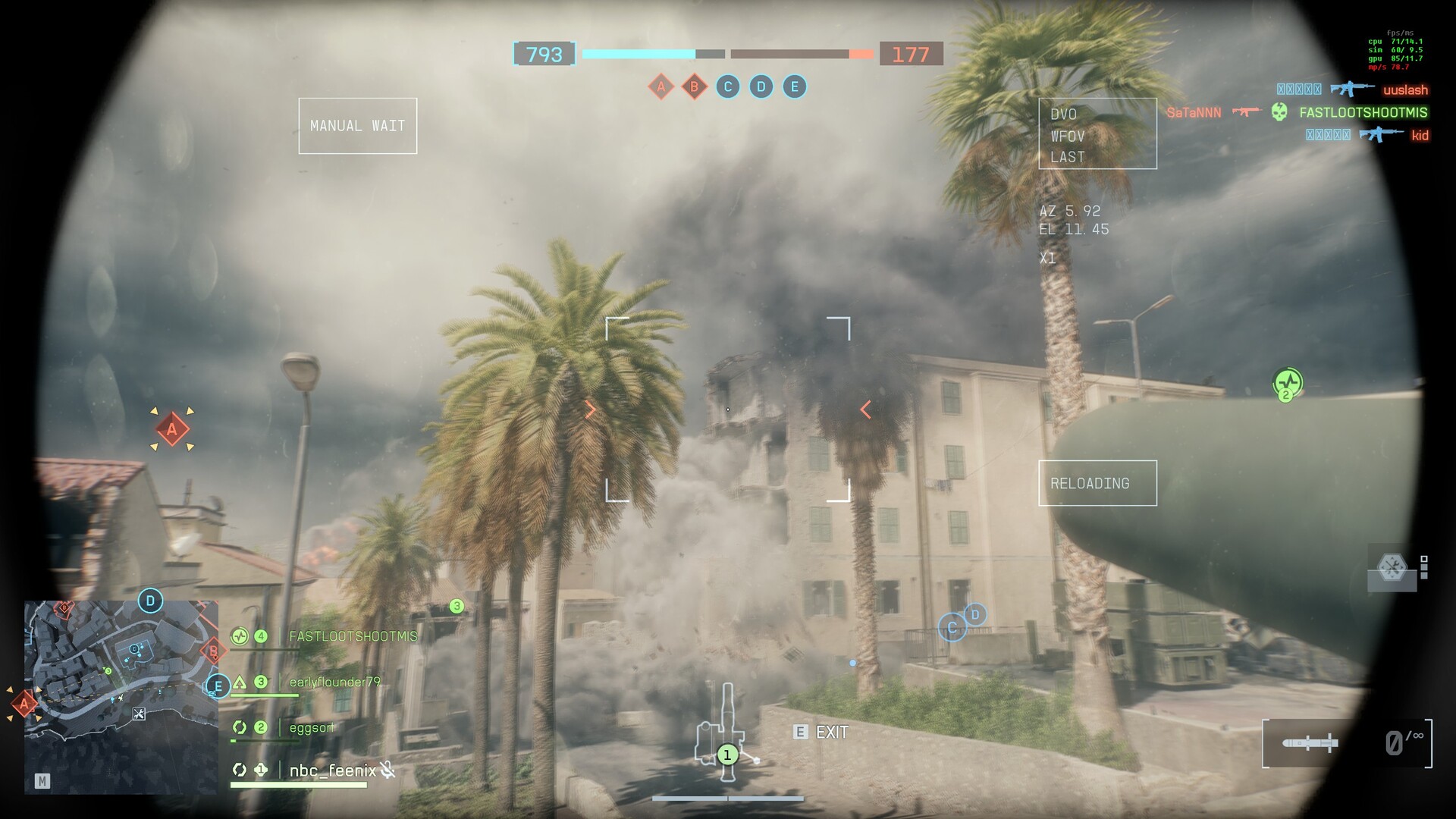Toggle the muted microphone icon beside nbc_feenix
Screen dimensions: 1456x819
pos(388,770)
